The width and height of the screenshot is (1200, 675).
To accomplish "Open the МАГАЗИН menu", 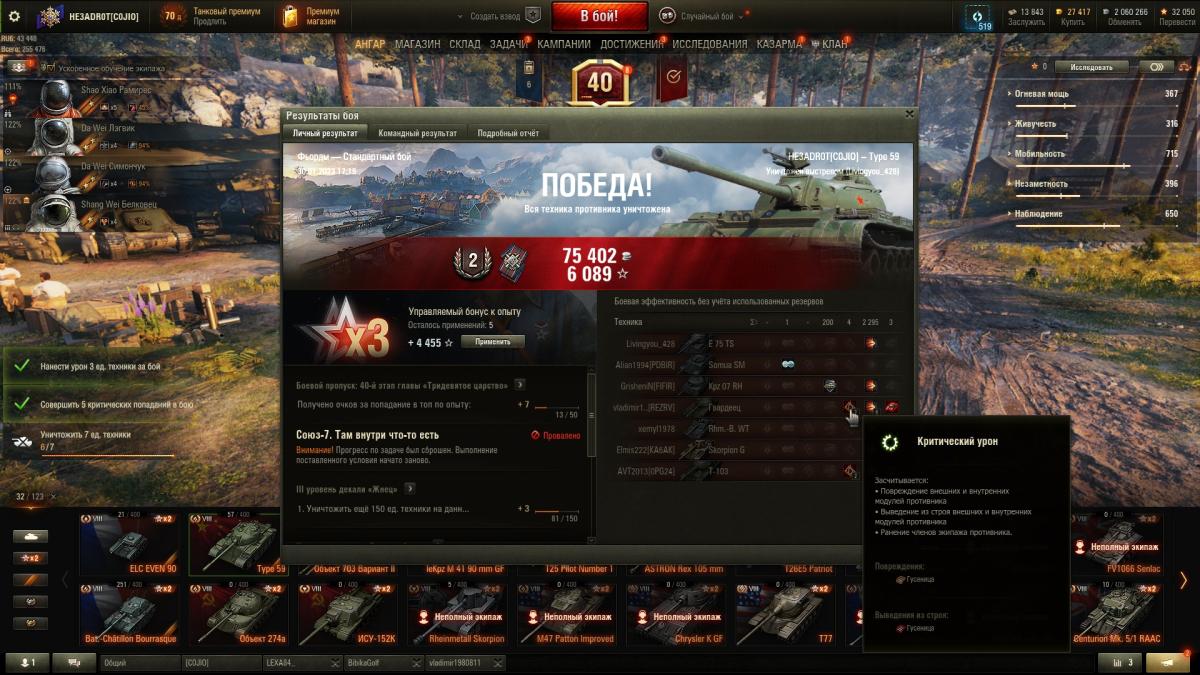I will tap(417, 44).
